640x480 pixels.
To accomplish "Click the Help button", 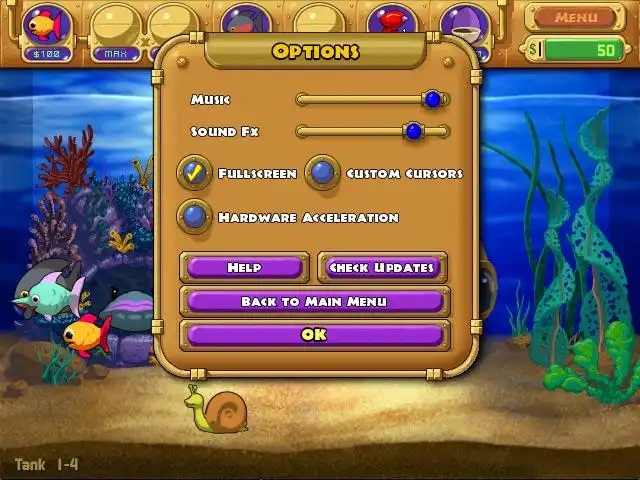I will (x=244, y=267).
